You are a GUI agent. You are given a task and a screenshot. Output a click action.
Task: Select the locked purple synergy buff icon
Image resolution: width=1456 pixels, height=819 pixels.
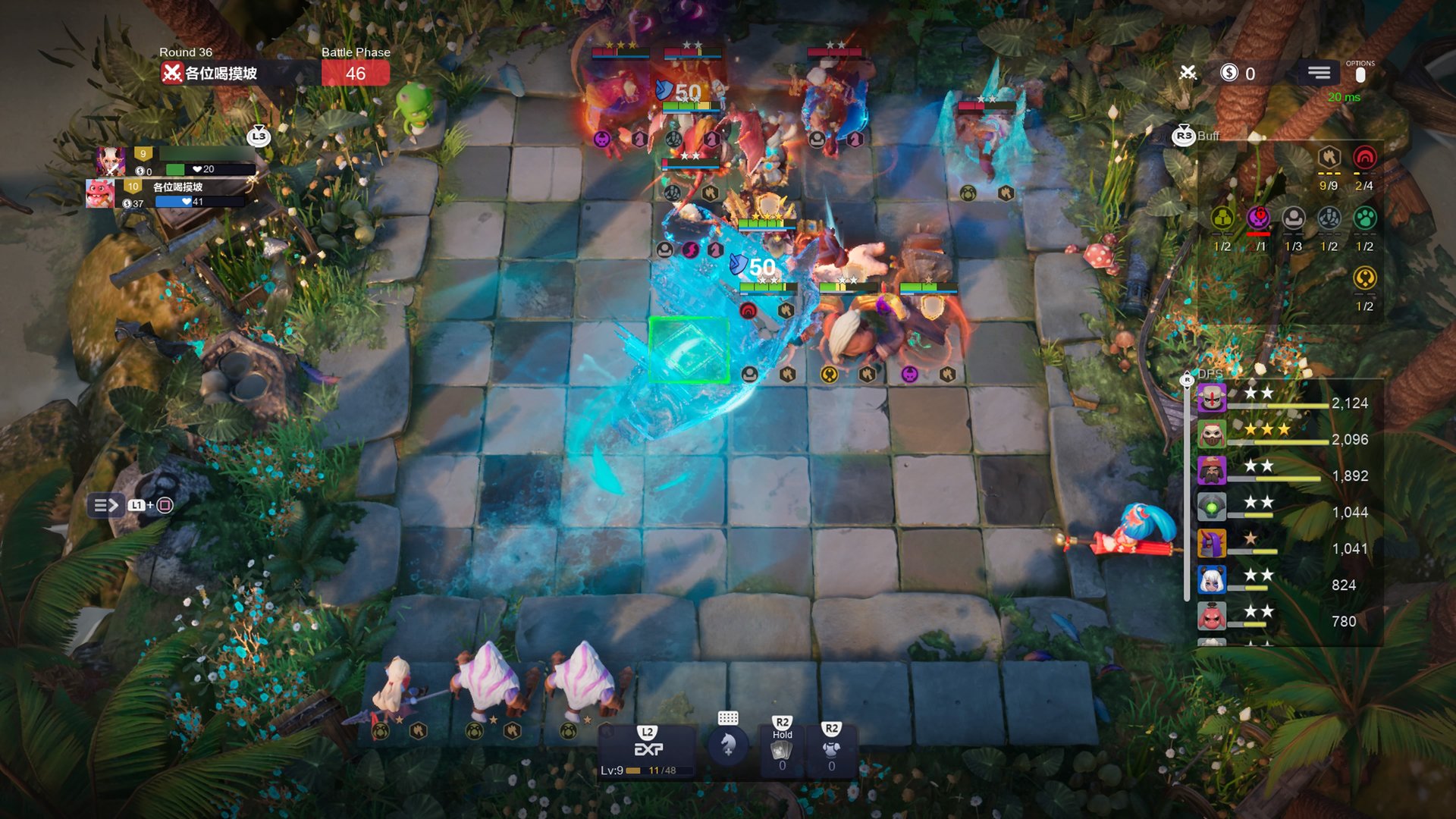coord(1258,219)
